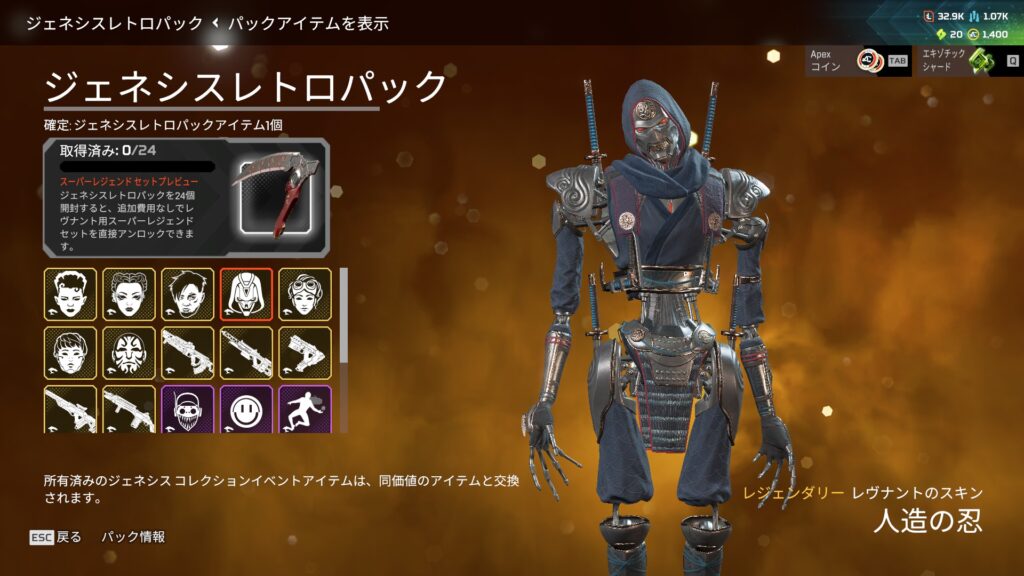Select the purple headphone skull item tile
Viewport: 1024px width, 576px height.
click(x=187, y=409)
